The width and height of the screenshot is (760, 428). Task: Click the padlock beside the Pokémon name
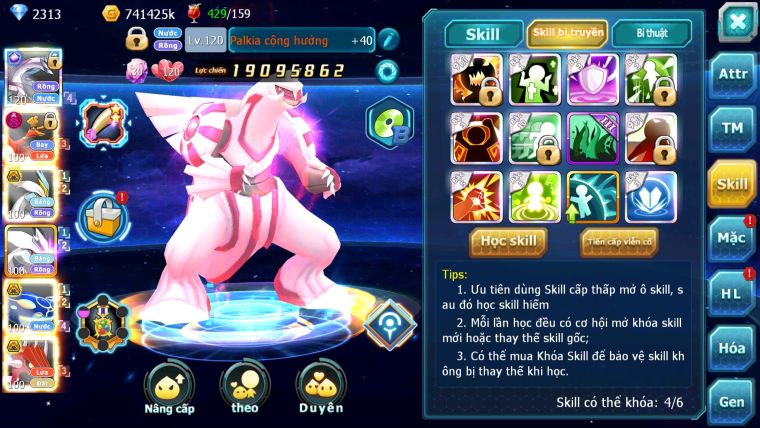[137, 40]
